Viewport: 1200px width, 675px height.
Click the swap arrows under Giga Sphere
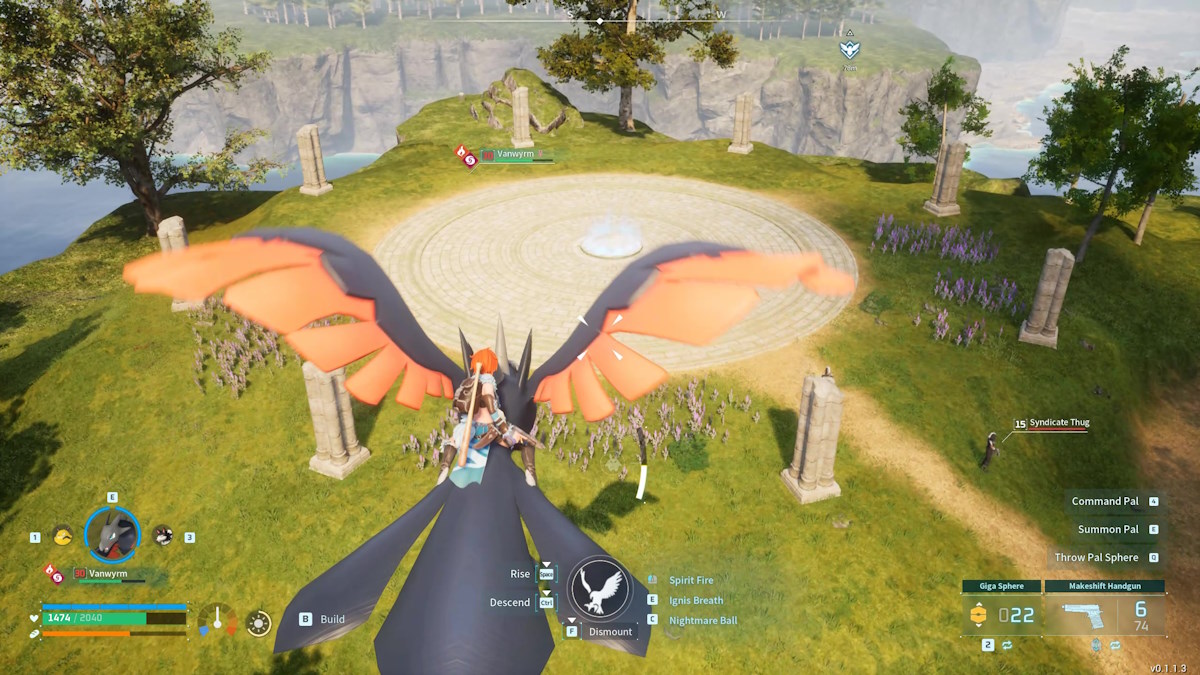[x=1007, y=646]
